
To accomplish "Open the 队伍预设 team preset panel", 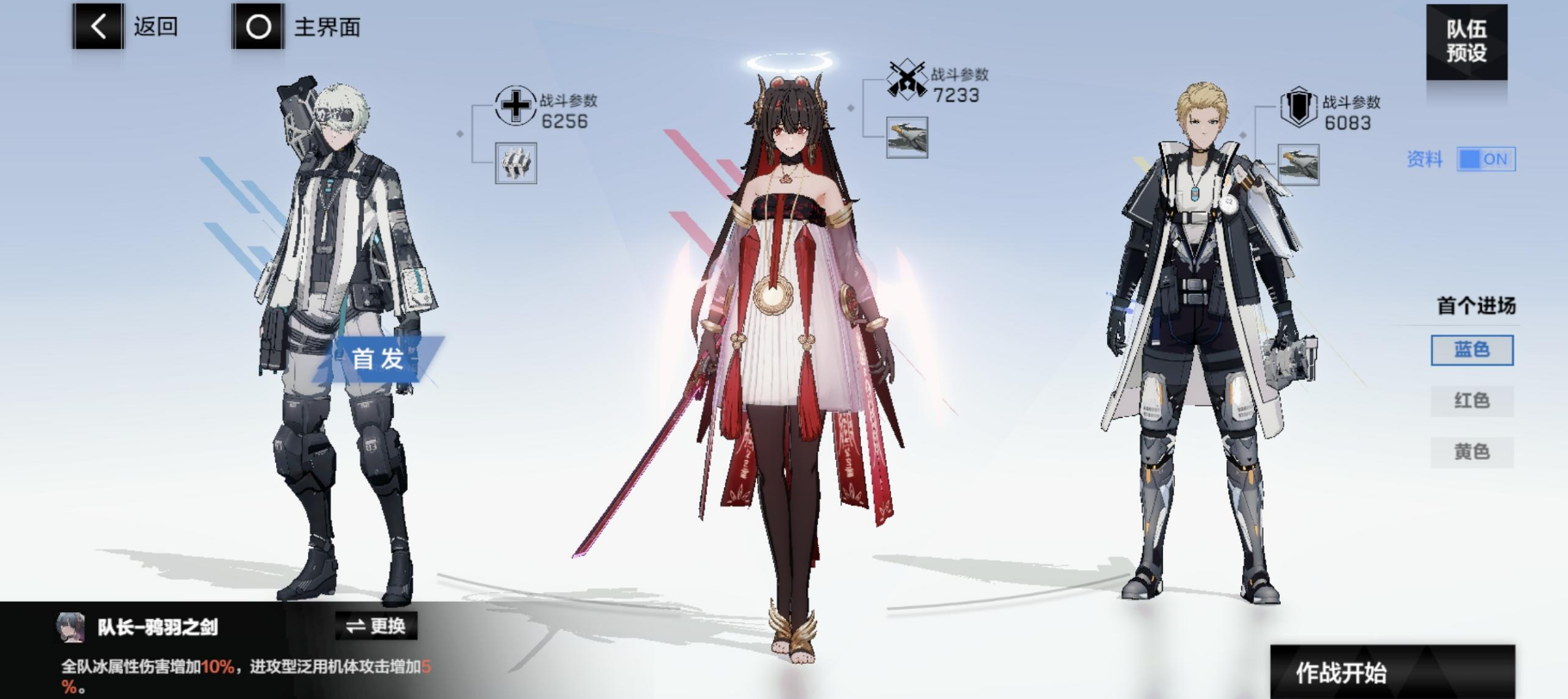I will [x=1467, y=40].
